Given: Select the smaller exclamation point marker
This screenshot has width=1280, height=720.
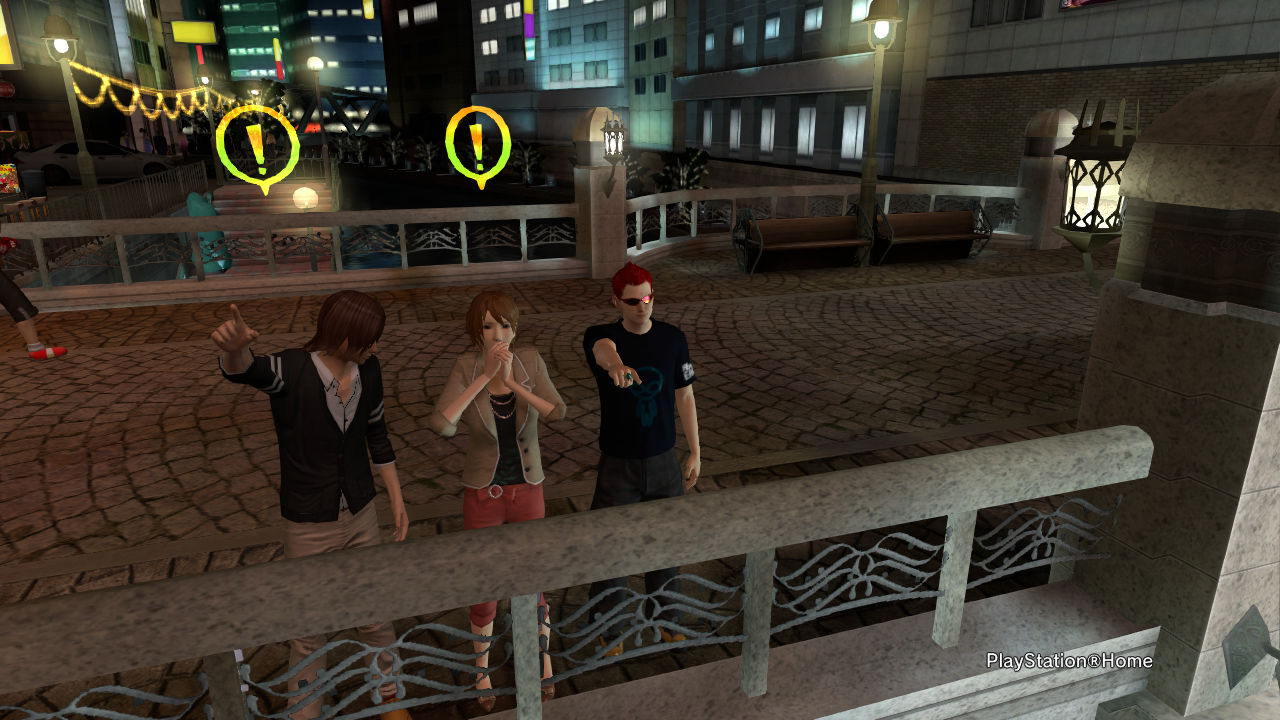Looking at the screenshot, I should pos(478,144).
